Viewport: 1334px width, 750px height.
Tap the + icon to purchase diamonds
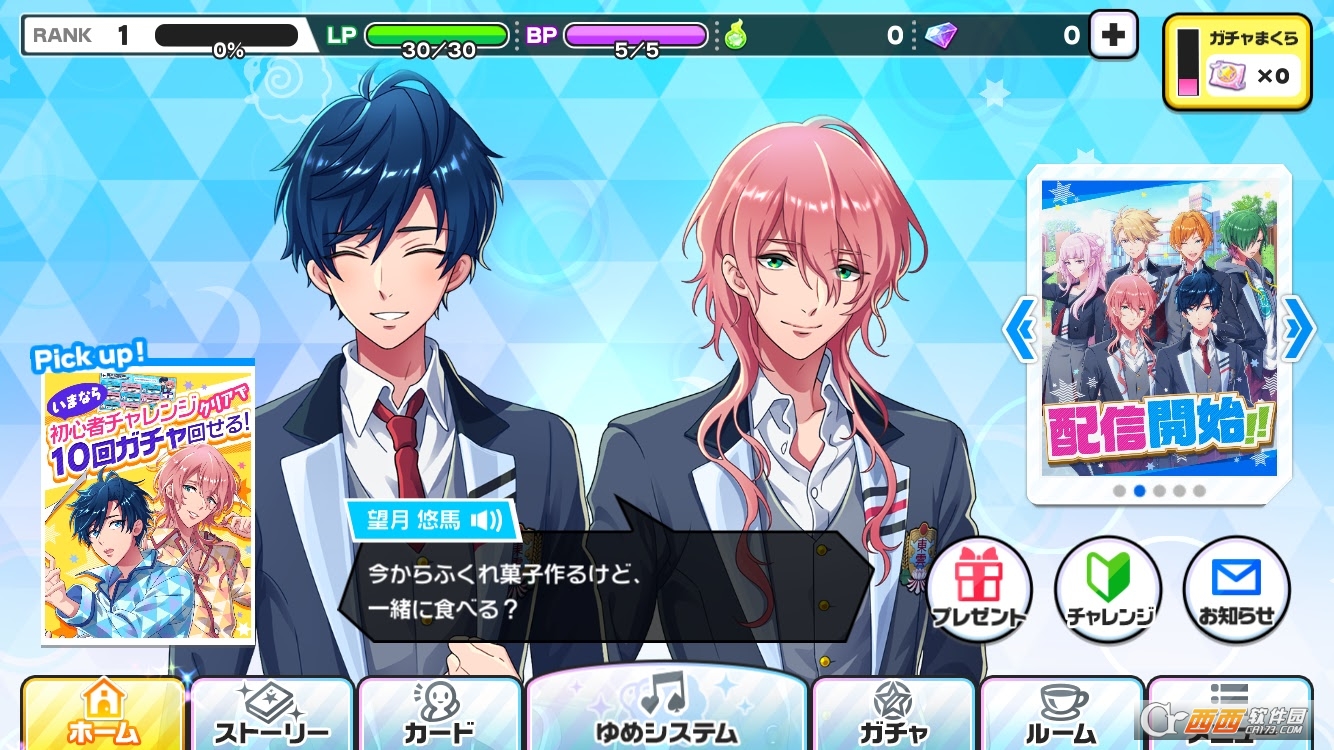pyautogui.click(x=1113, y=35)
